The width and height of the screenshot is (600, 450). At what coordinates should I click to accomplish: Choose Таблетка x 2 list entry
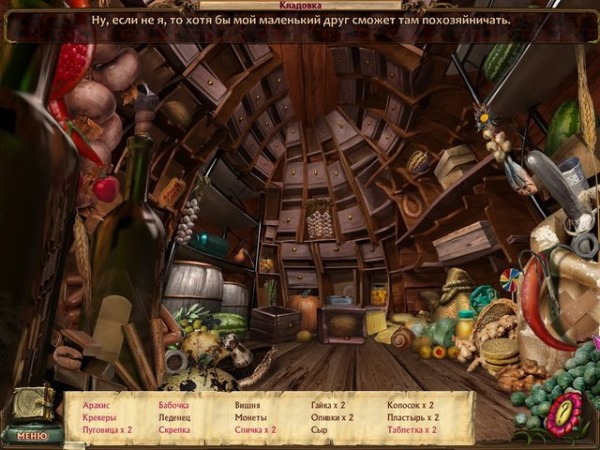click(413, 429)
